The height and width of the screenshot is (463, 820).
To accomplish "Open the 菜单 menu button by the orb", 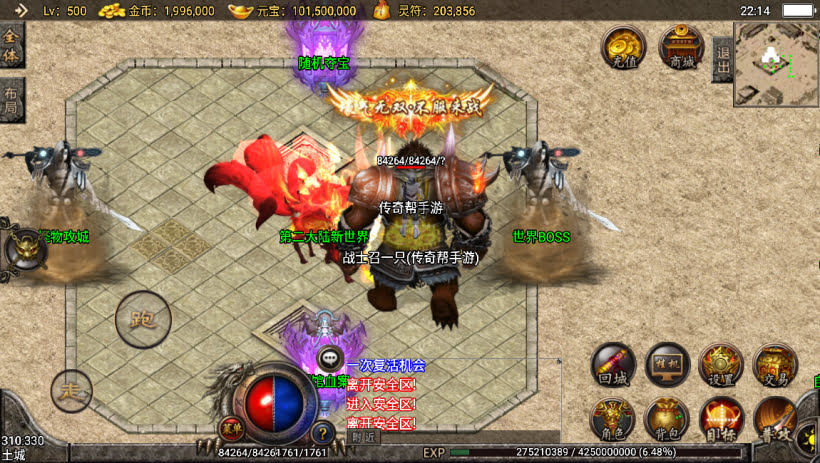I will coord(231,426).
